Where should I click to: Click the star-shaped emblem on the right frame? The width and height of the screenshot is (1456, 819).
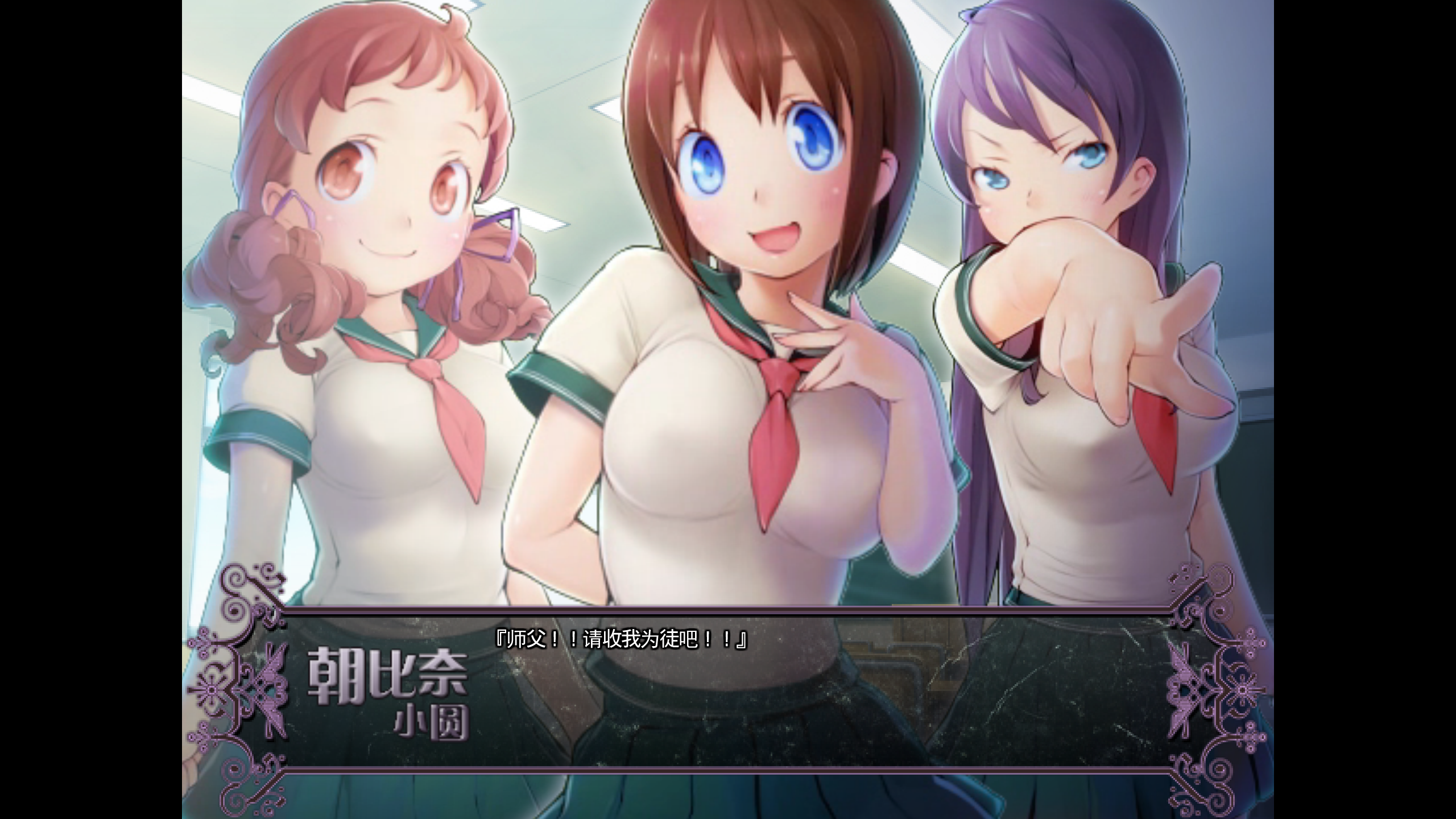[x=1243, y=690]
